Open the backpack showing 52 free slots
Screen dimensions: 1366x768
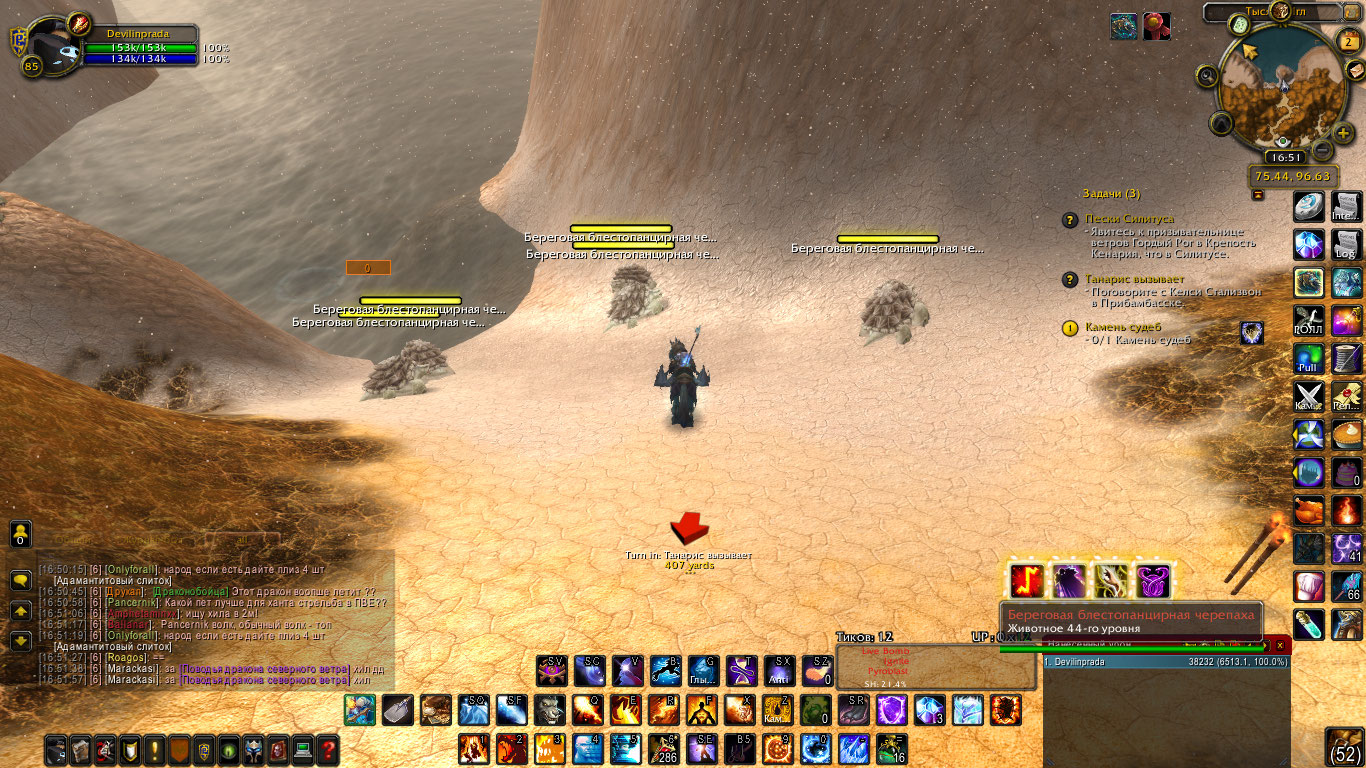pos(1345,747)
